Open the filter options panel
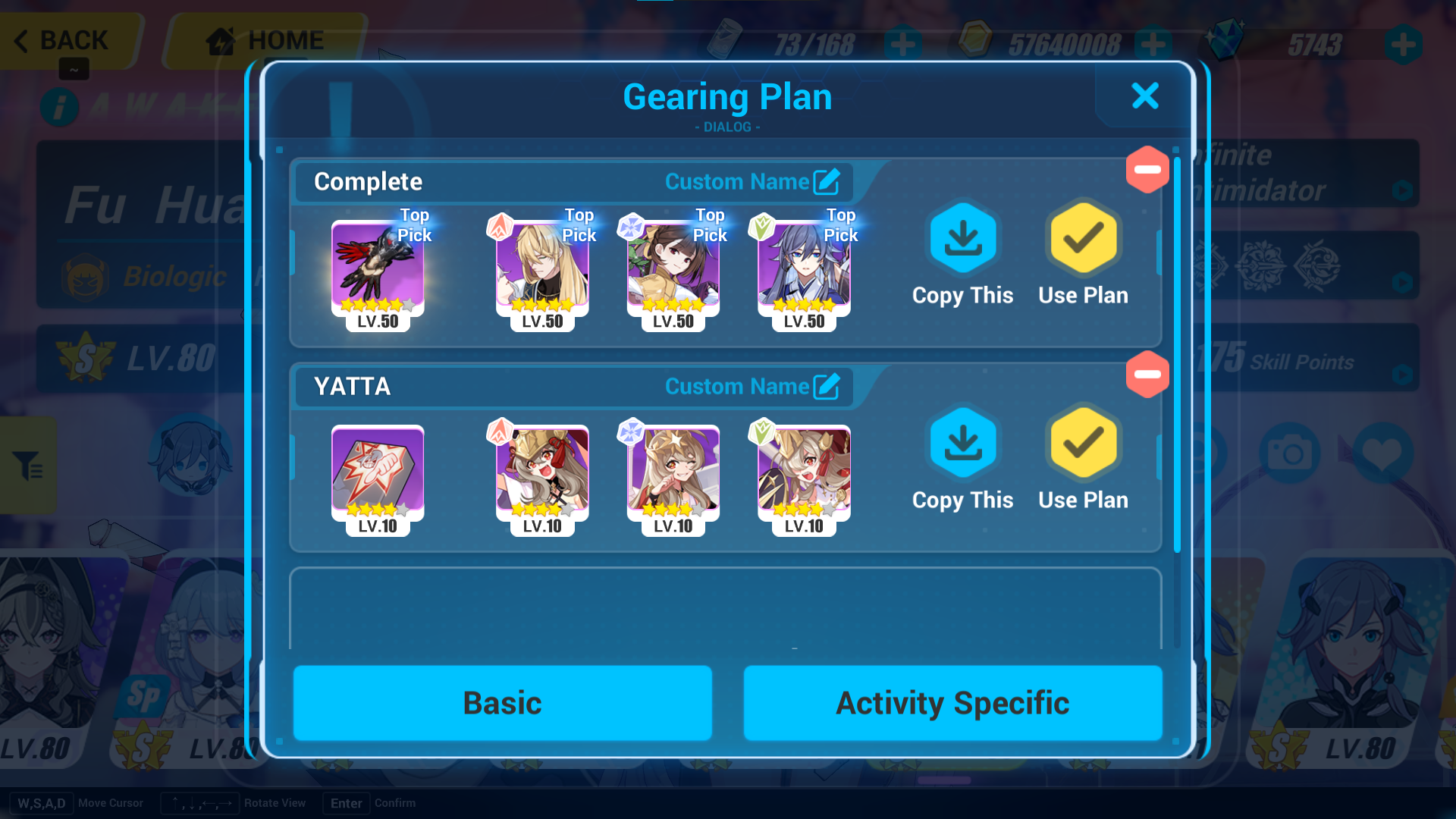This screenshot has width=1456, height=819. pyautogui.click(x=29, y=466)
